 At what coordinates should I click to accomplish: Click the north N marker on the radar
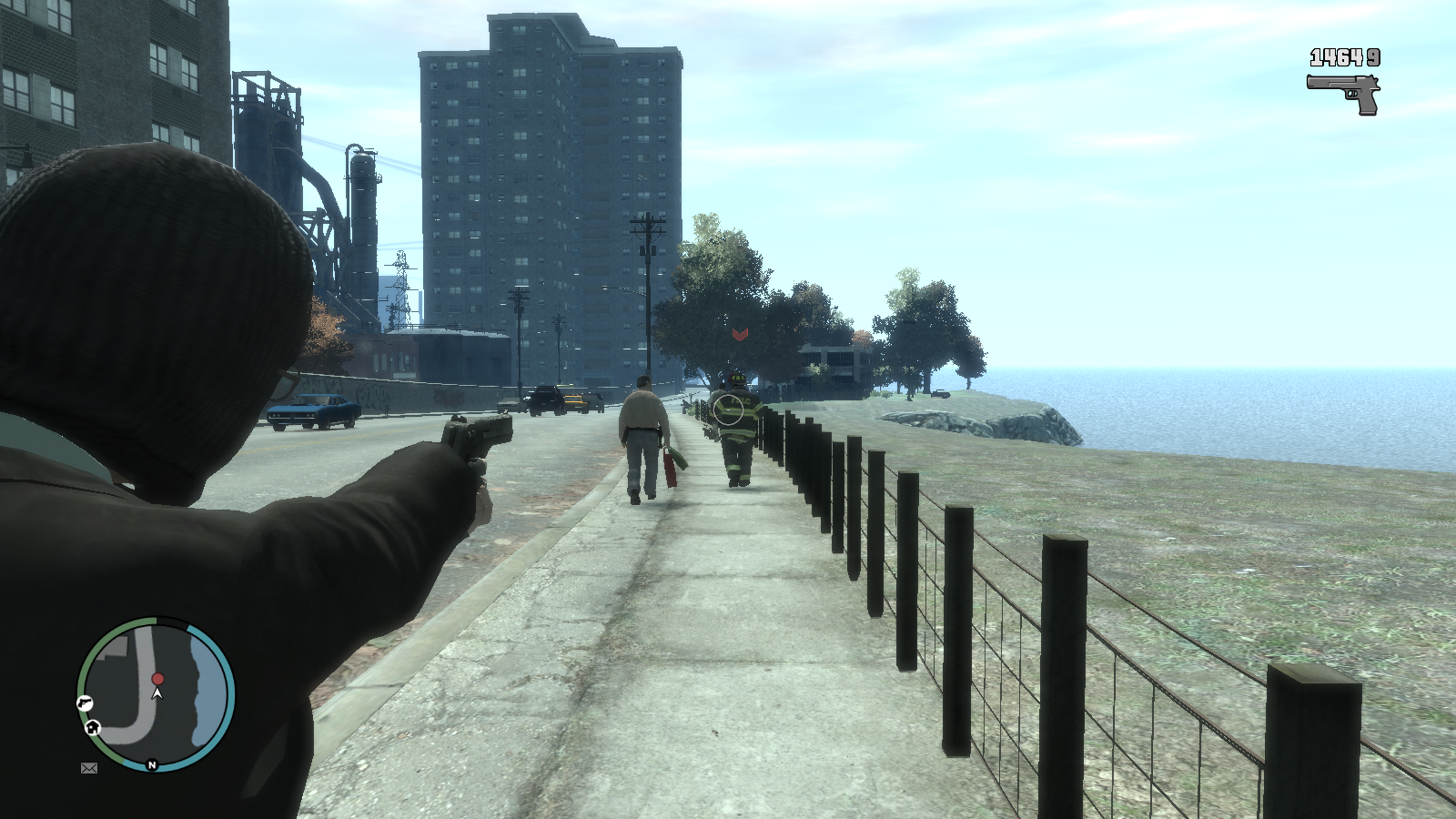152,765
